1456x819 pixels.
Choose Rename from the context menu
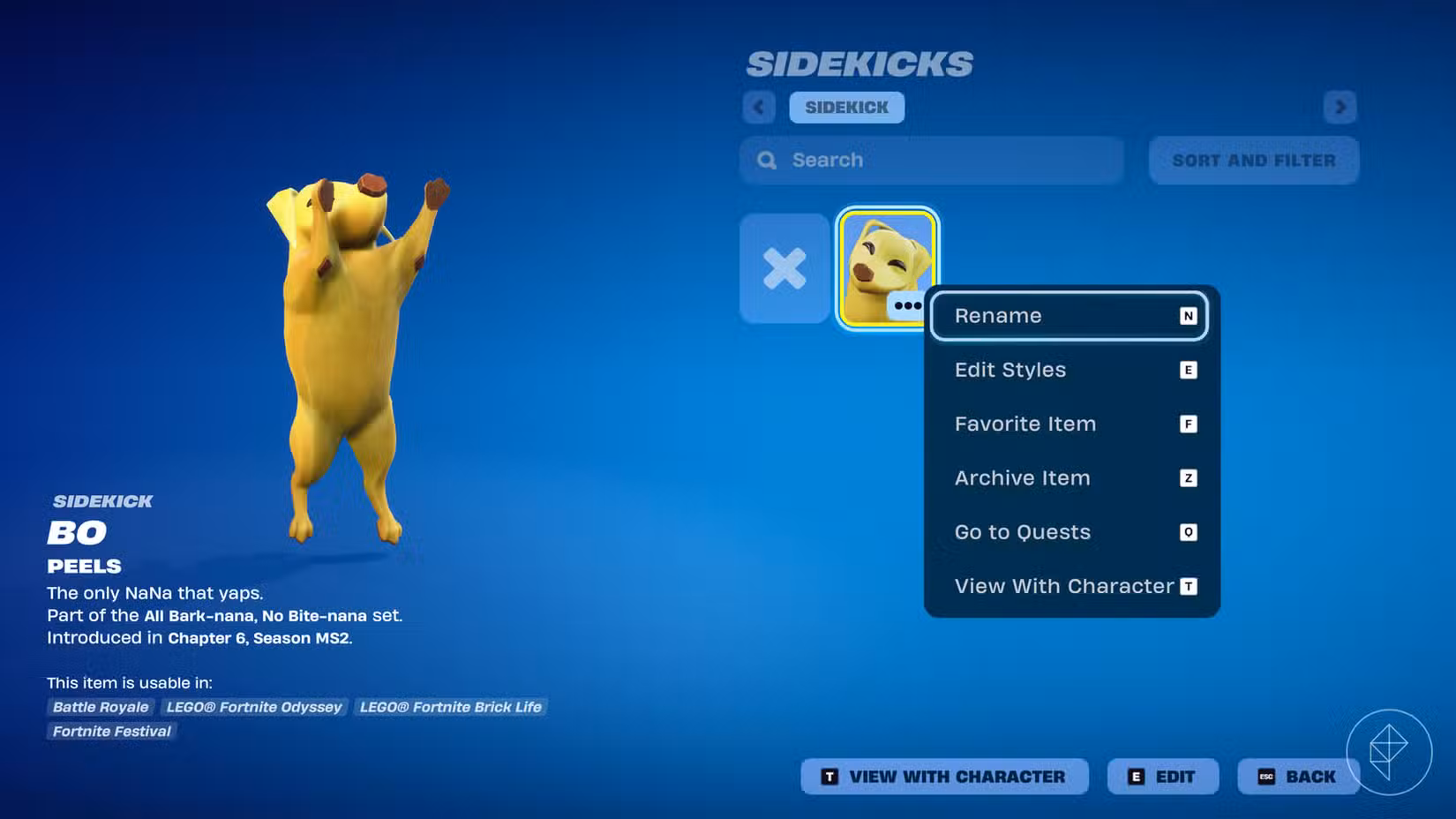(997, 315)
